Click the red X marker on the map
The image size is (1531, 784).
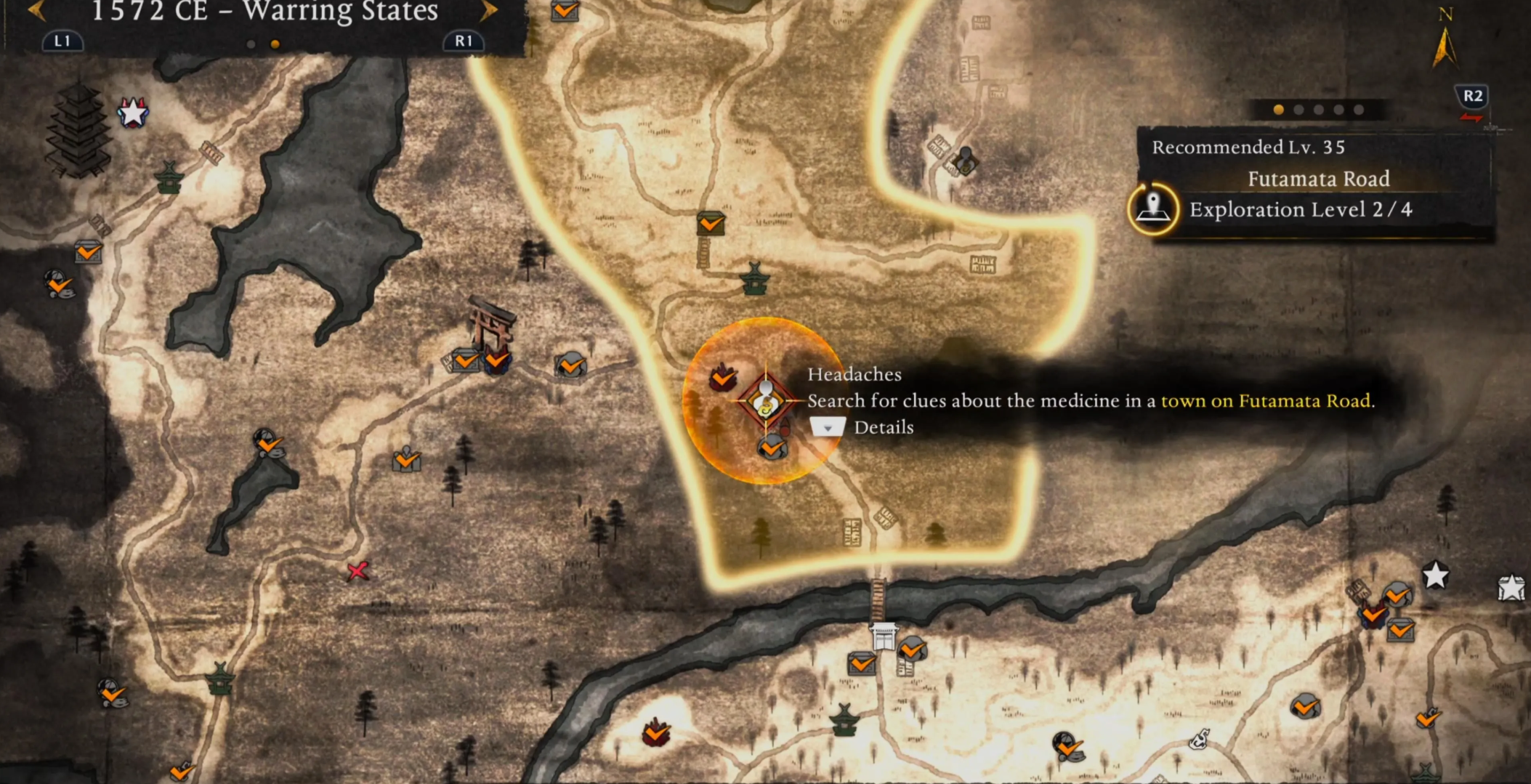pos(357,571)
